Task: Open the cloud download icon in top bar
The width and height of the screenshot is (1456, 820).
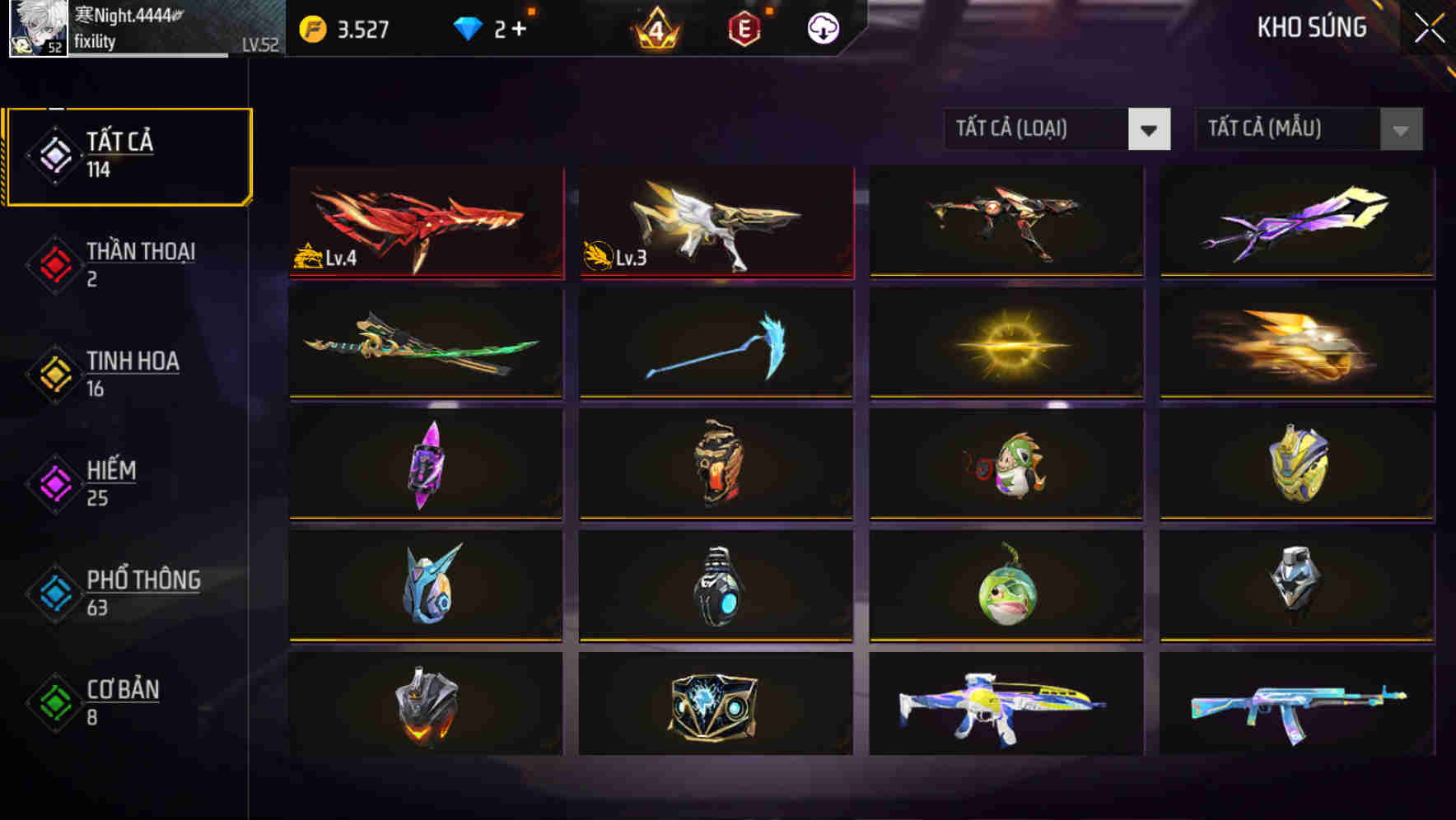Action: pyautogui.click(x=823, y=27)
